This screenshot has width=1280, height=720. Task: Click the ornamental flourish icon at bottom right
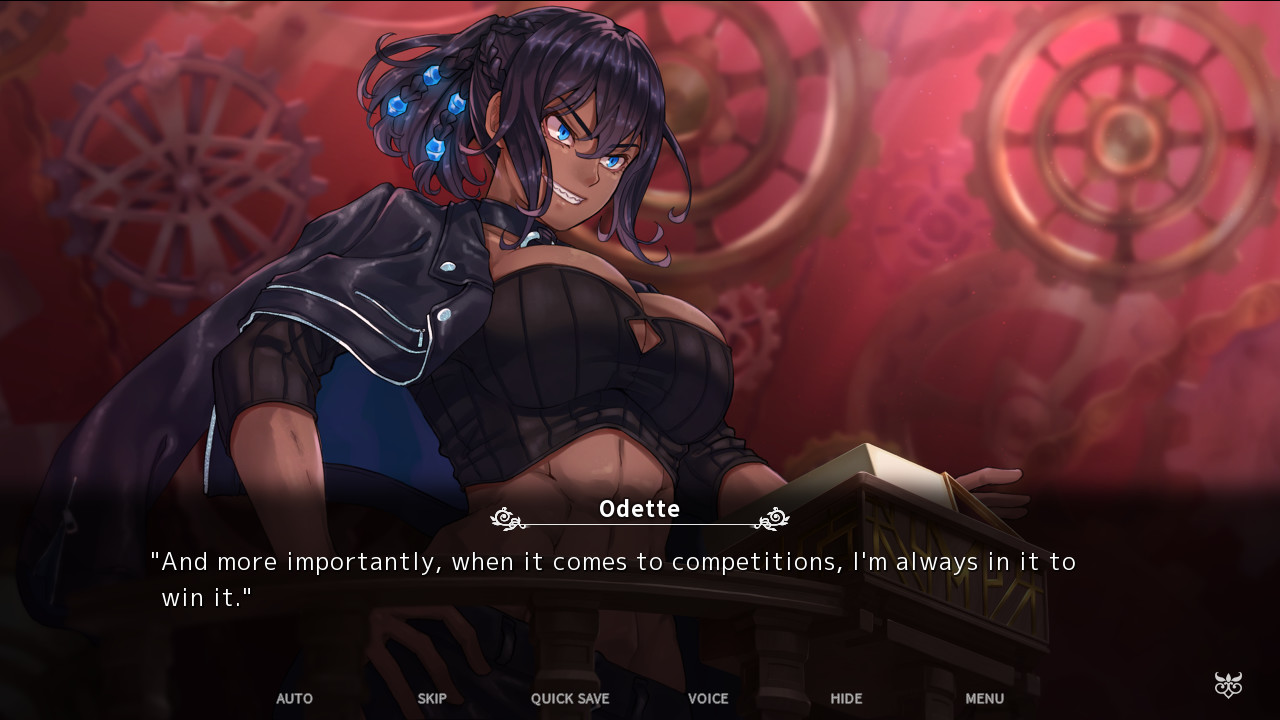point(1227,686)
